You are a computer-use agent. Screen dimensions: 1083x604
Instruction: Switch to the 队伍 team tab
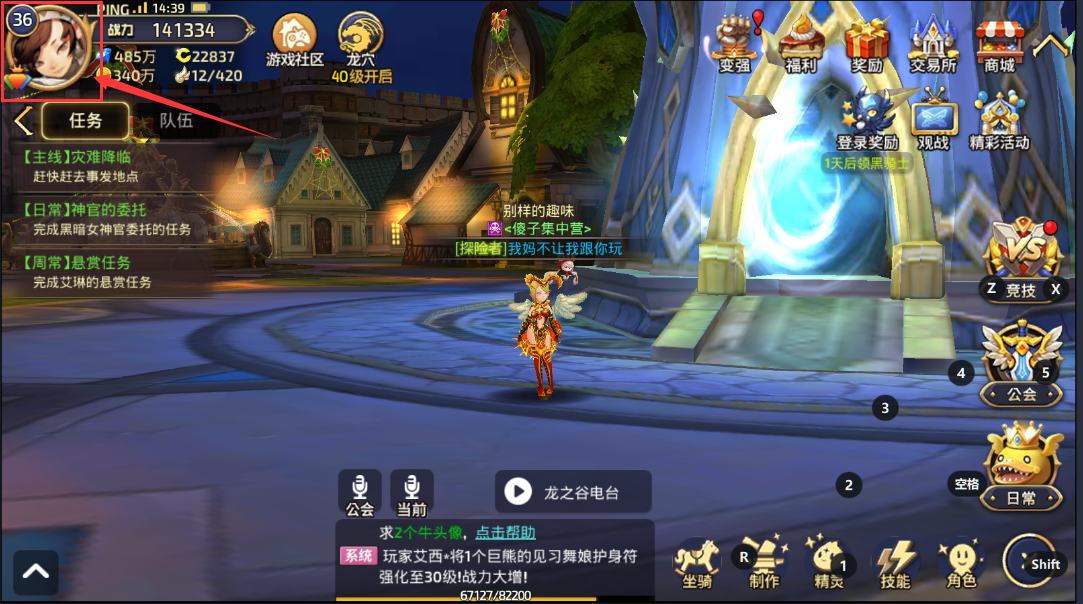[176, 121]
